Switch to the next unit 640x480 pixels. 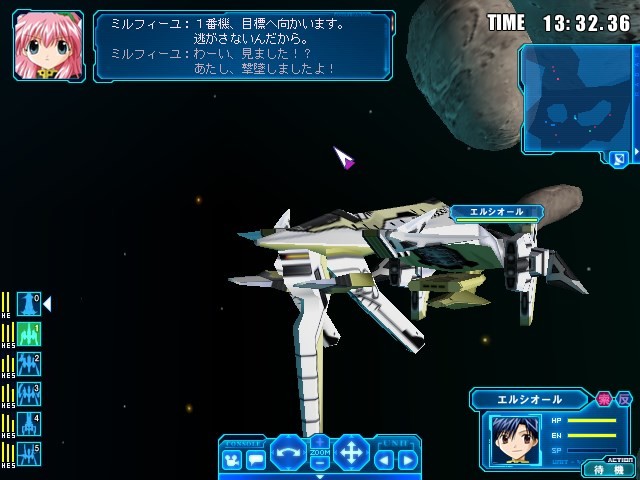tap(407, 461)
